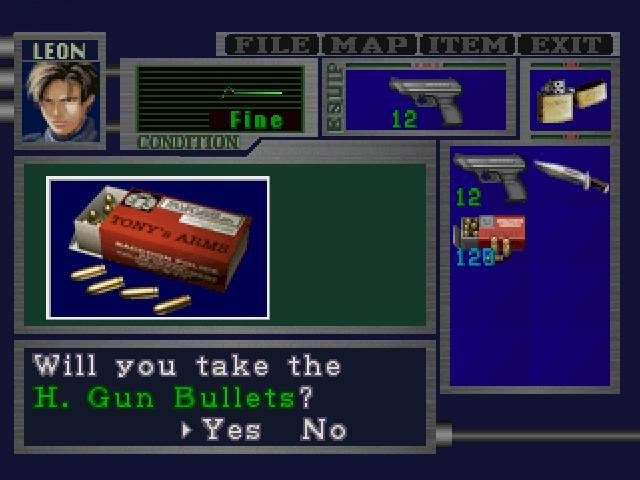This screenshot has height=480, width=640.
Task: Open the FILE menu tab
Action: (271, 45)
